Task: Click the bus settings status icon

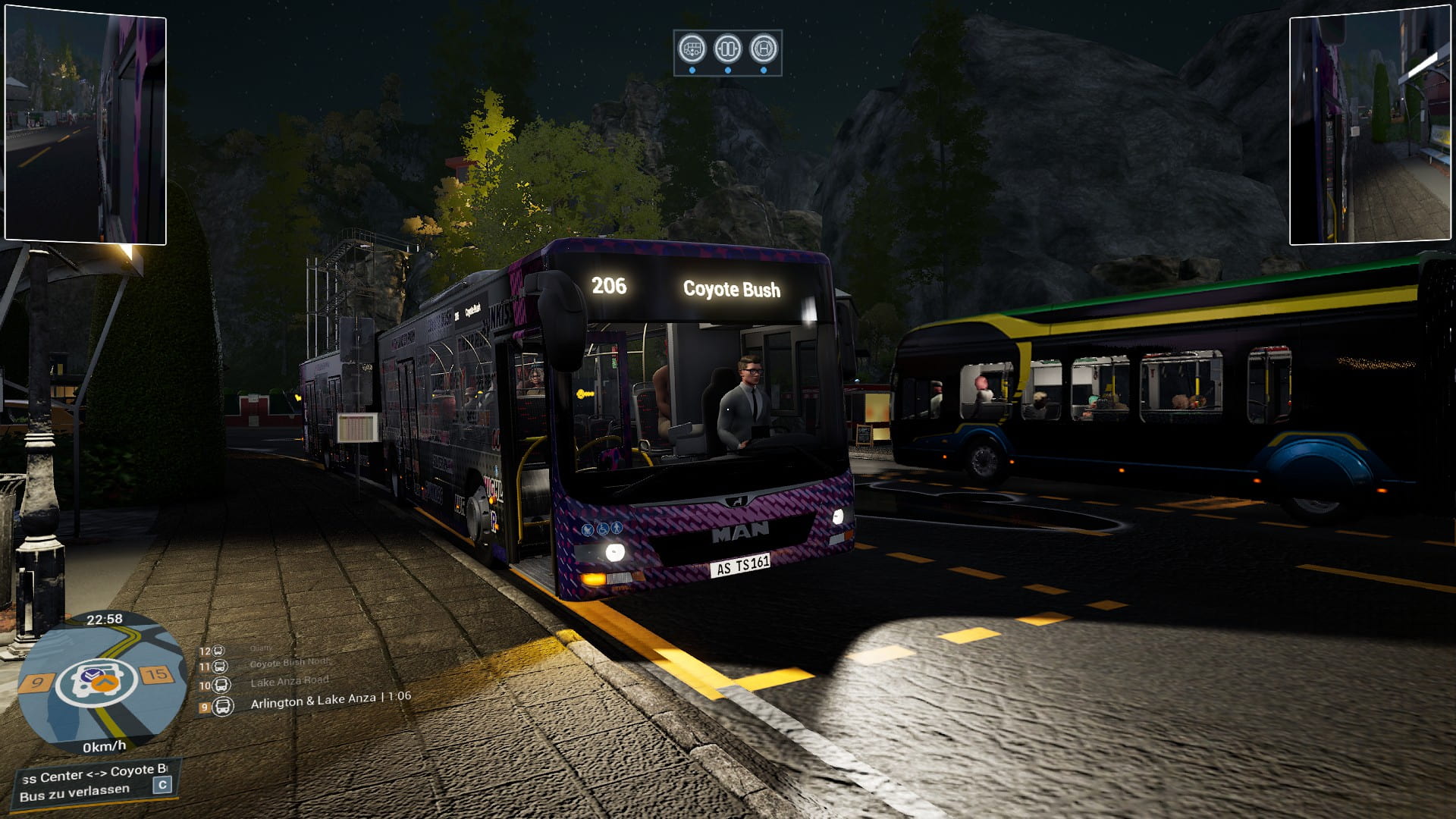Action: coord(692,49)
